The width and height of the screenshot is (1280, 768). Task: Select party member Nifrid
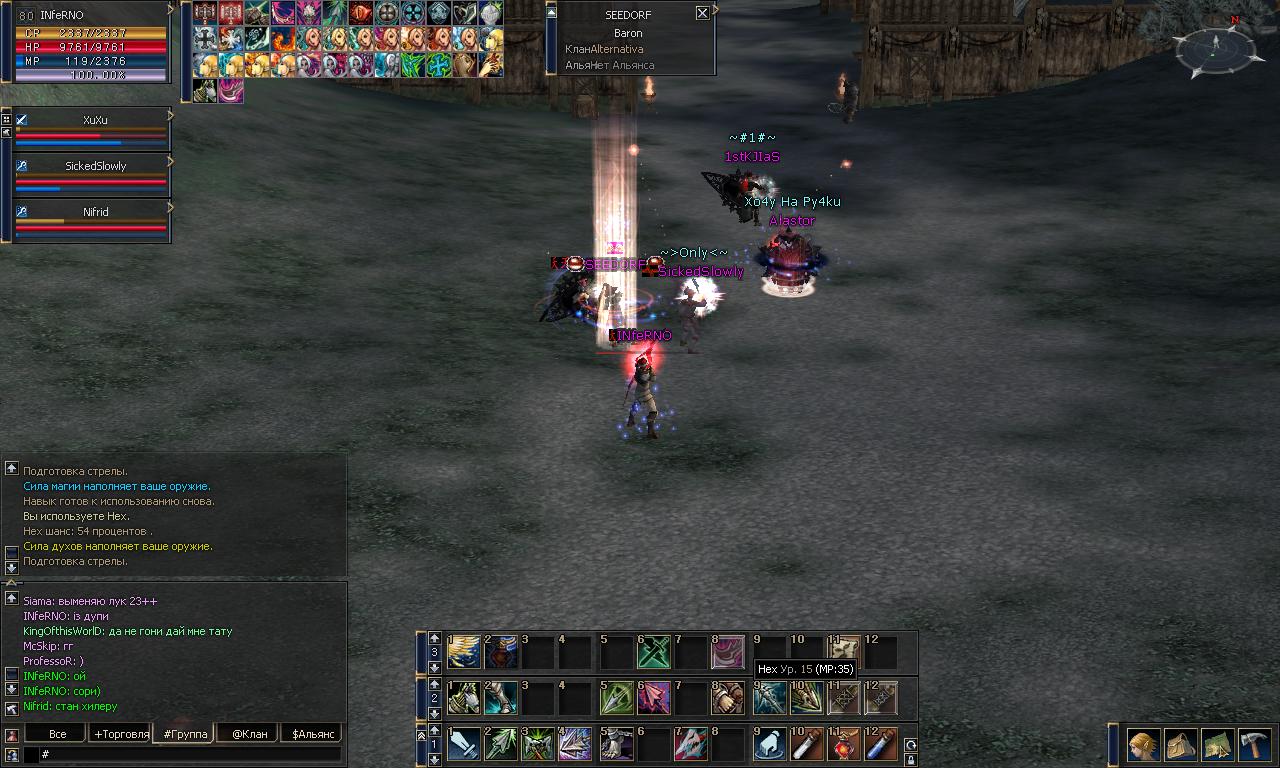(95, 212)
